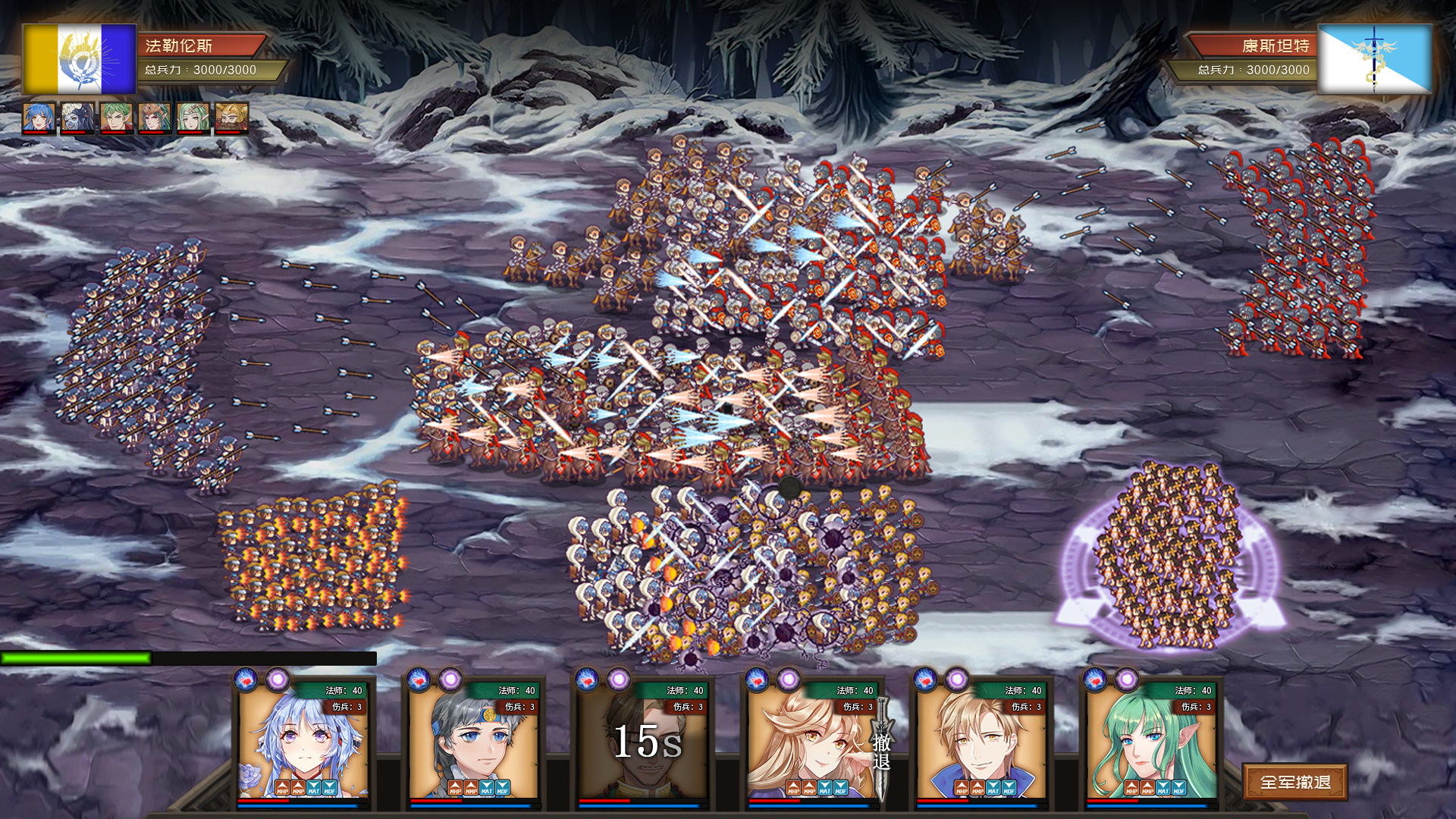1456x819 pixels.
Task: Select the horned-helmet dwarf portrait in the roster
Action: pyautogui.click(x=230, y=118)
